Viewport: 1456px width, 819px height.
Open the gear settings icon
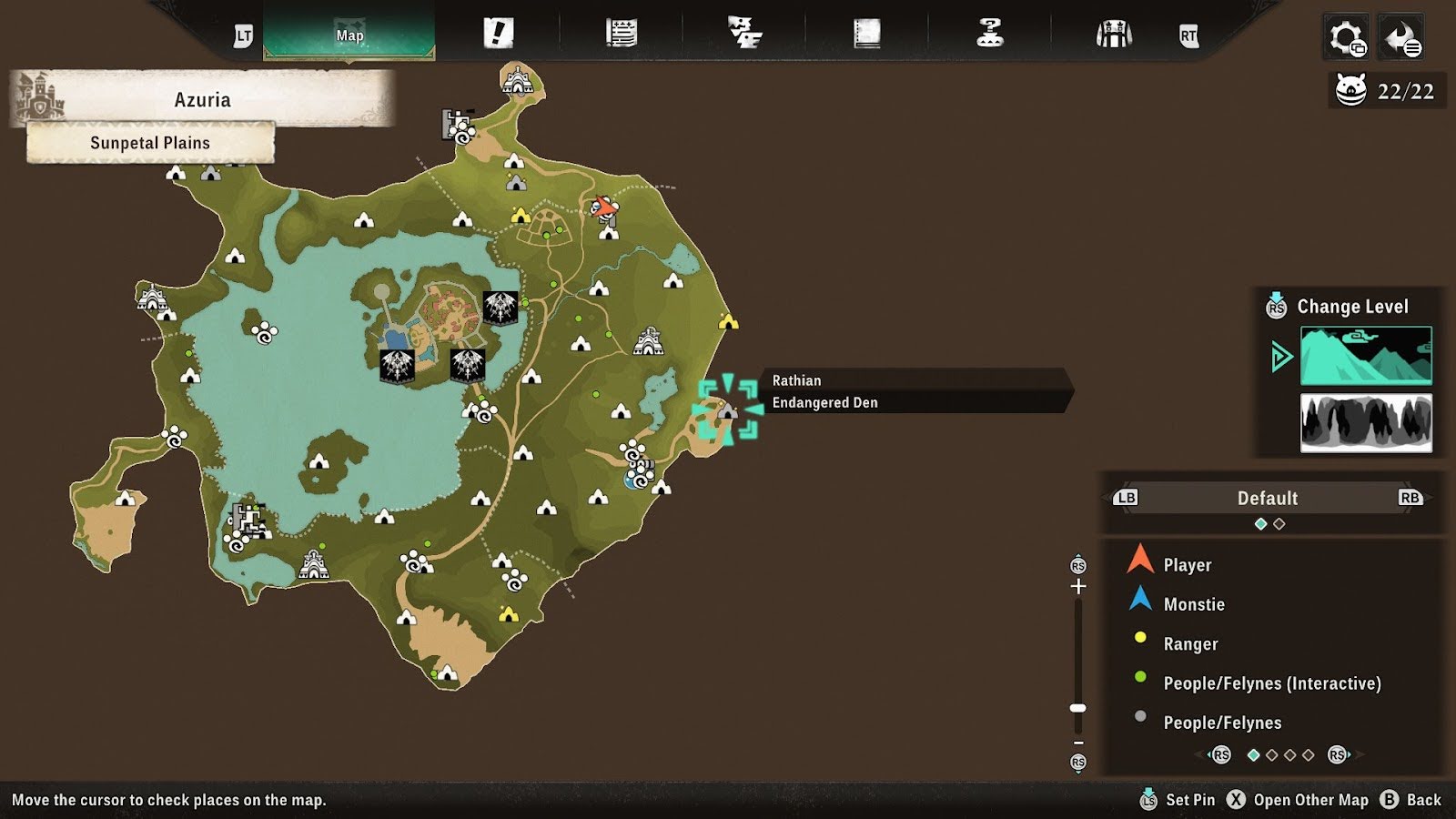(1346, 38)
